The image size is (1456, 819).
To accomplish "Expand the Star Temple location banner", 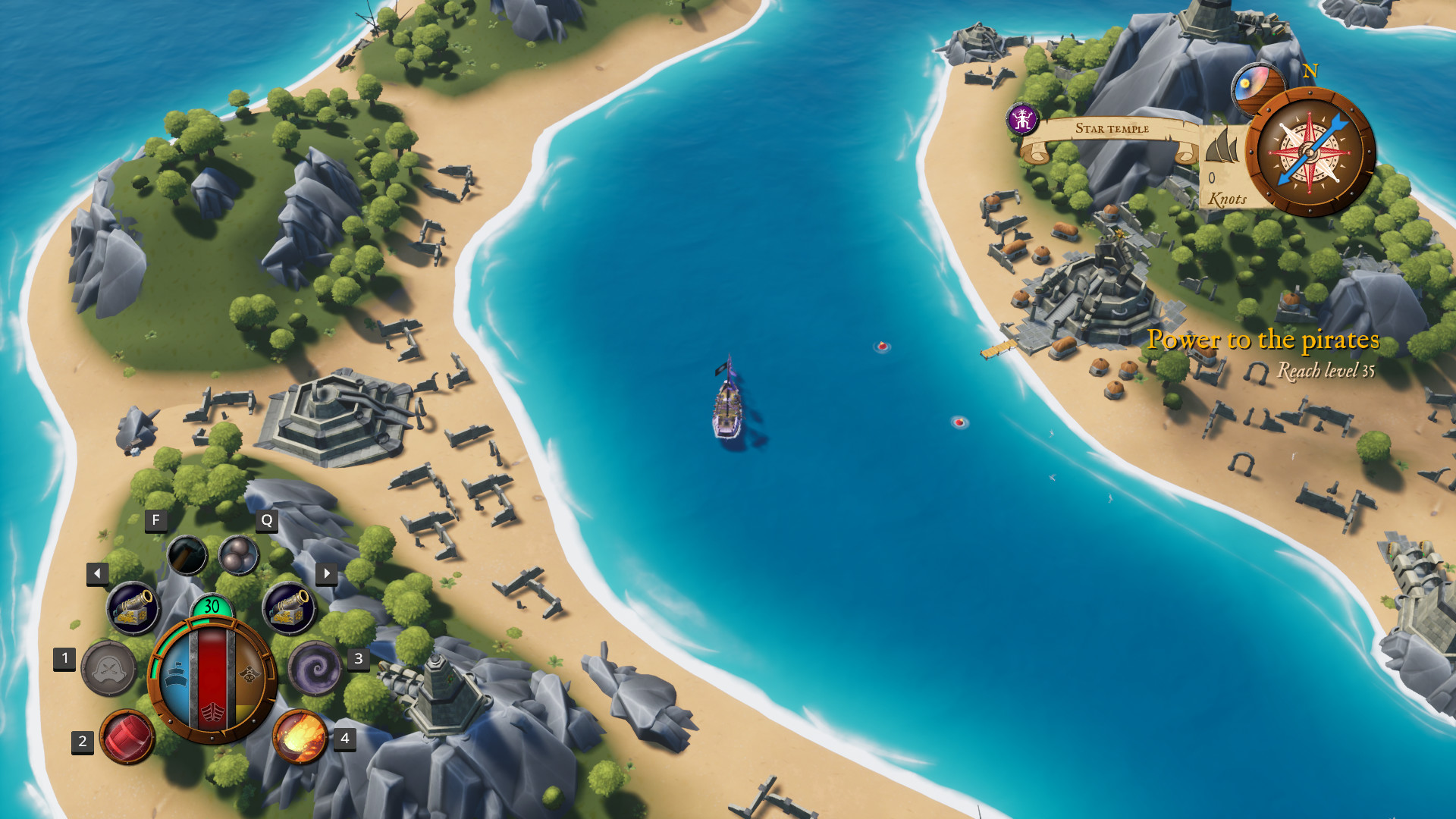I will pos(1112,128).
